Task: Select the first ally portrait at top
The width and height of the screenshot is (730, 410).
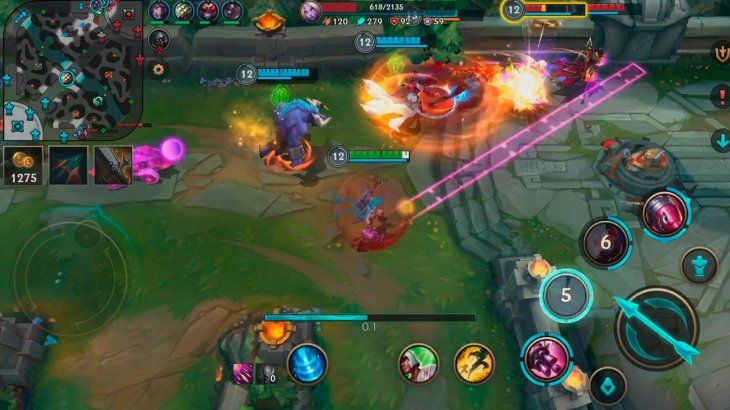Action: click(159, 11)
